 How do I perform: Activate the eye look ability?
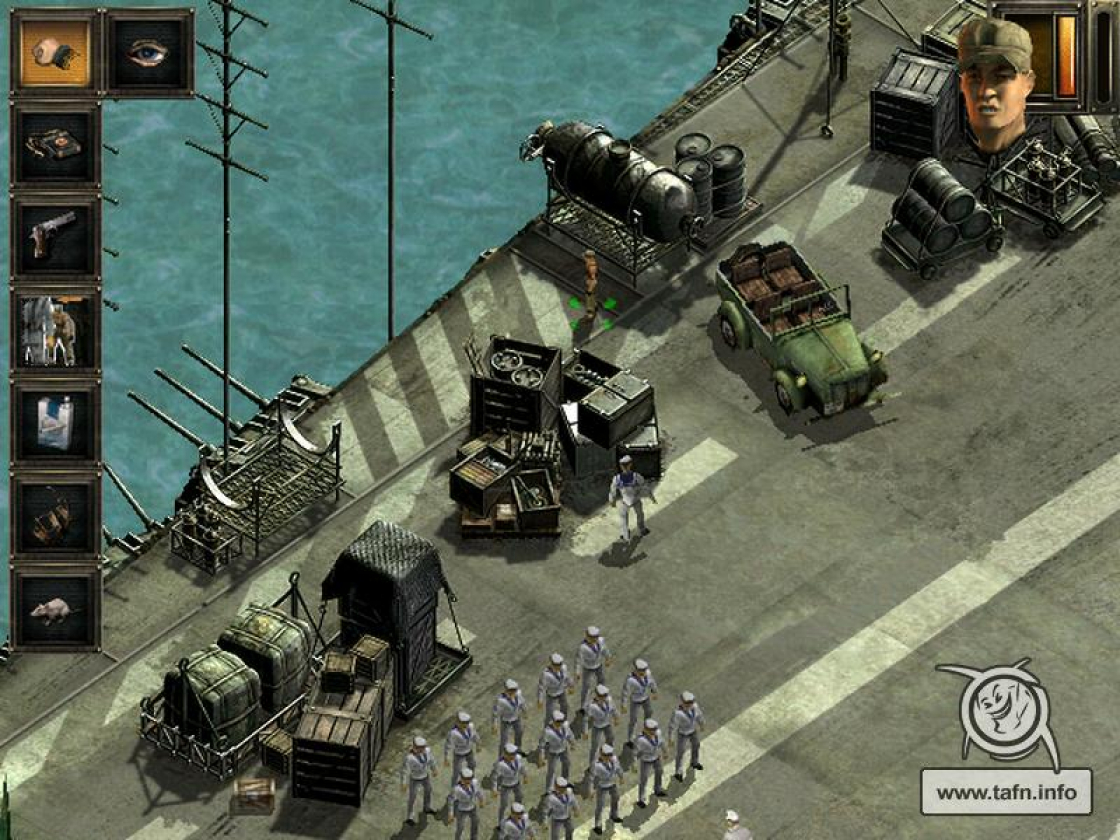[149, 53]
